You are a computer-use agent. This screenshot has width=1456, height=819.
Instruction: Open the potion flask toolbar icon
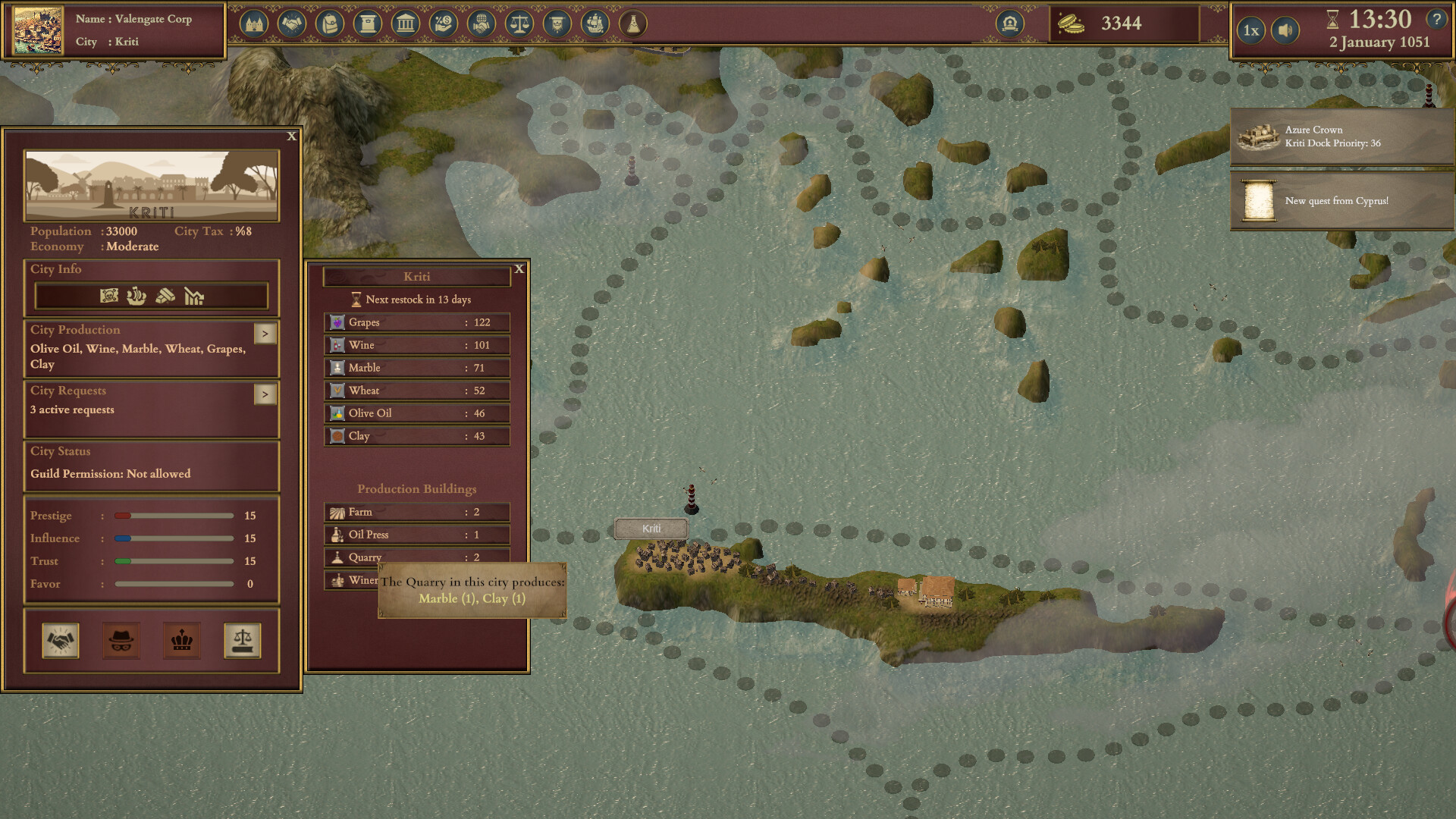(x=633, y=24)
